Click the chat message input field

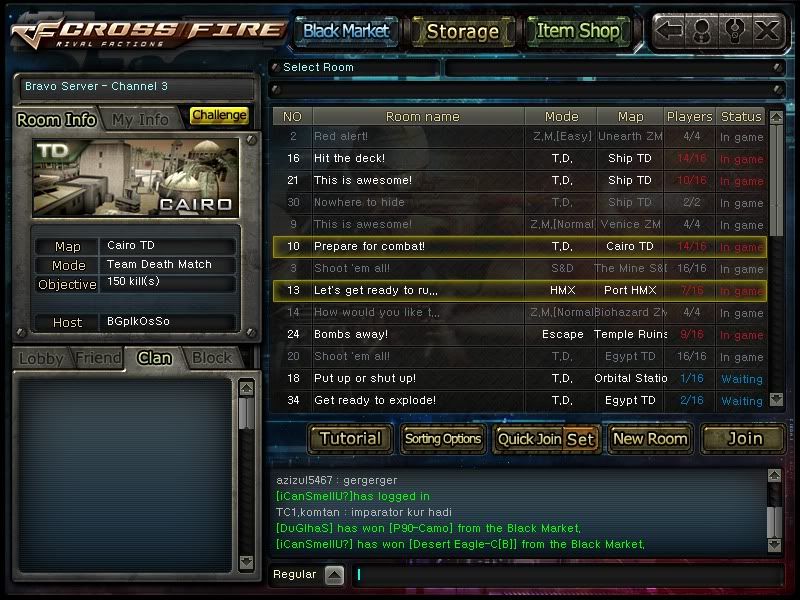[565, 575]
